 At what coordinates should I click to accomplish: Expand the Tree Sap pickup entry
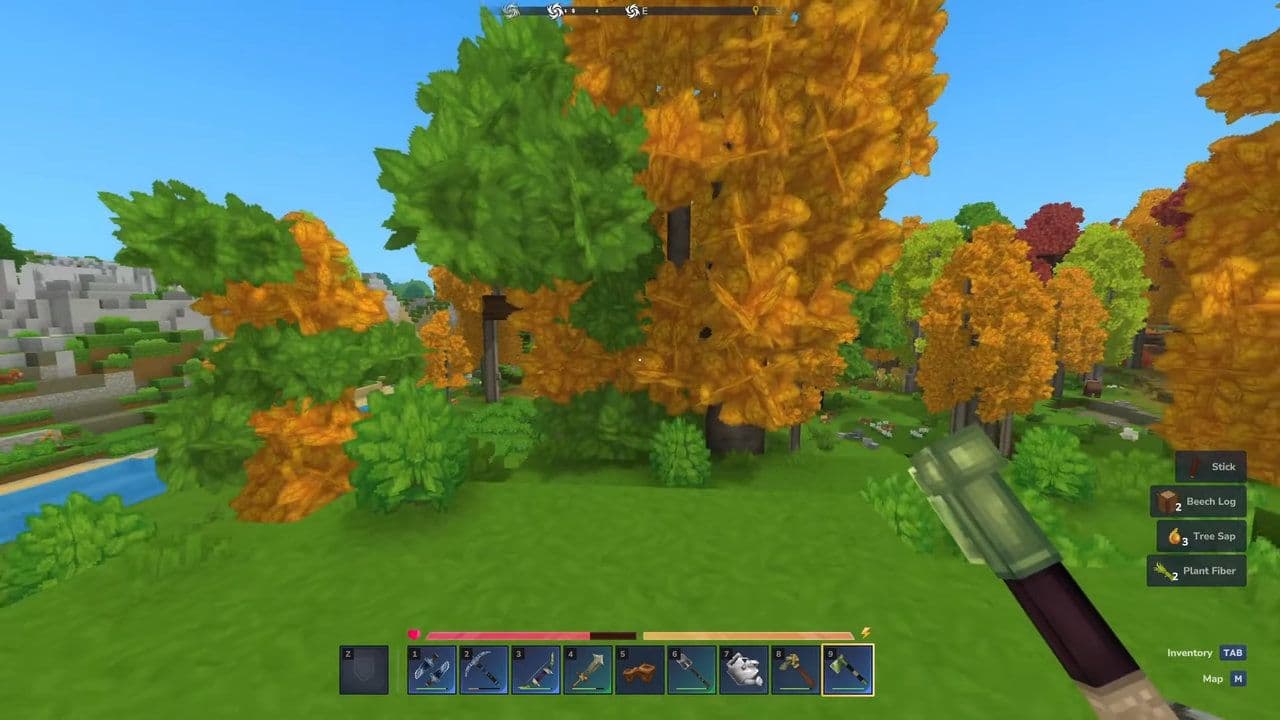coord(1212,536)
